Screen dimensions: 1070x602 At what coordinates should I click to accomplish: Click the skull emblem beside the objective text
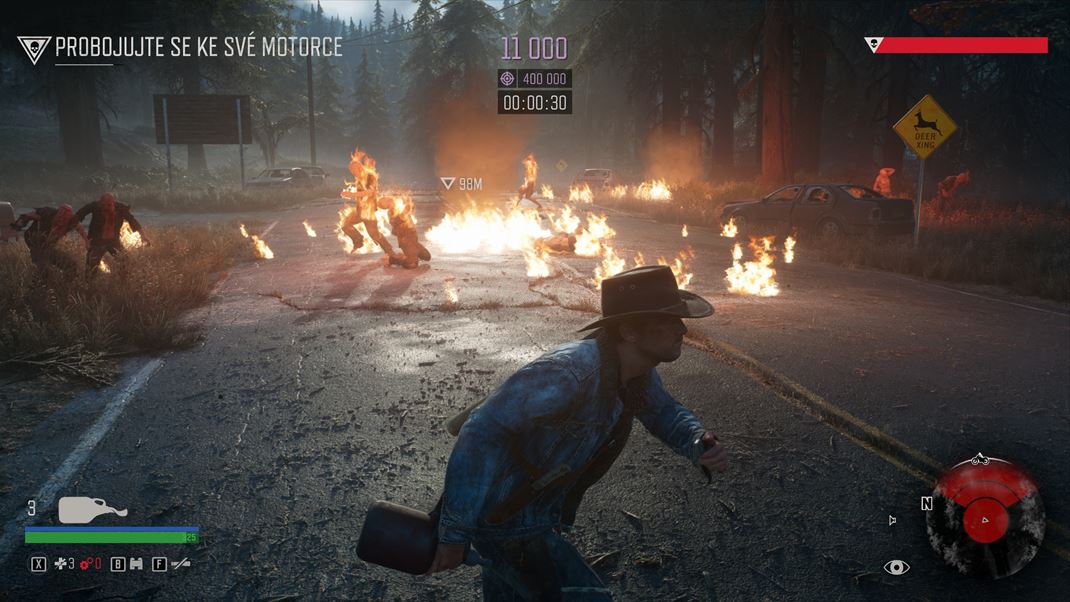34,49
